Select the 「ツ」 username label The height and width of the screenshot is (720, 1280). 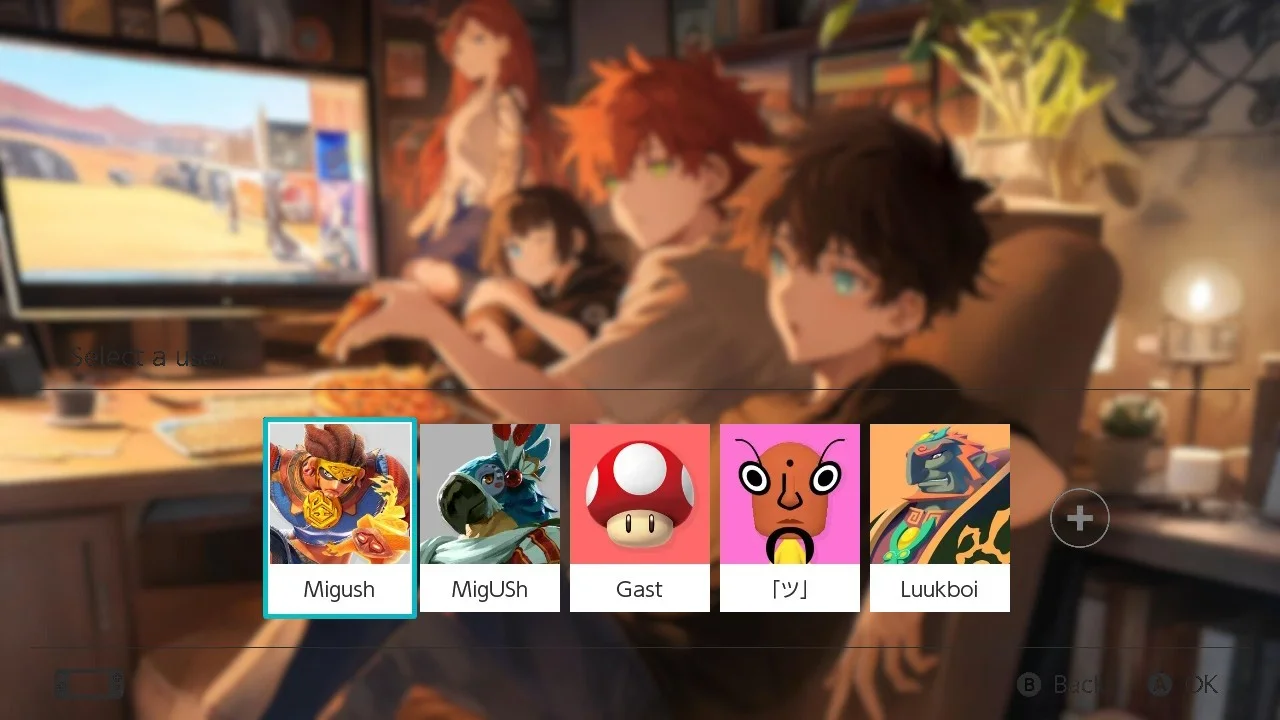[x=790, y=589]
